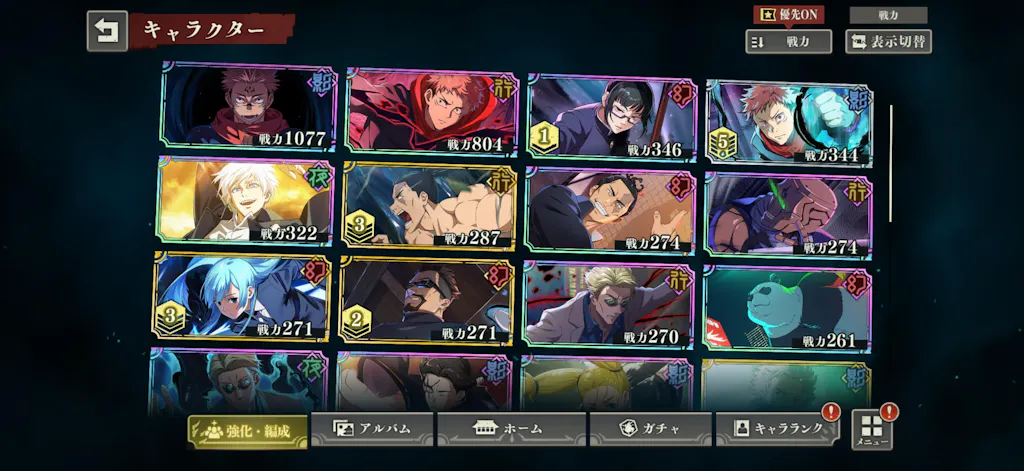Select the character card with 戦力322

pos(245,201)
